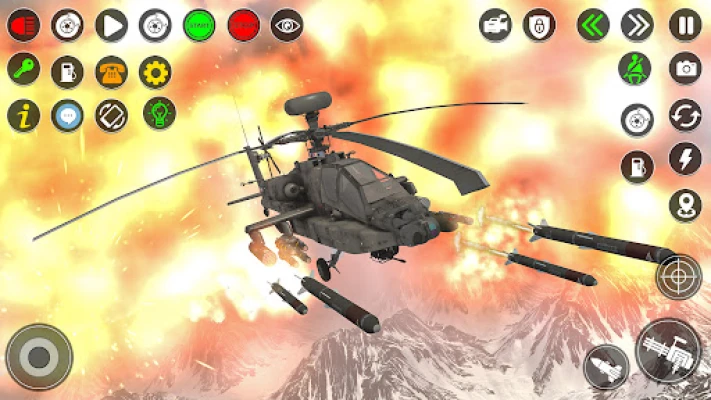This screenshot has width=711, height=400.
Task: Tap the crosshair aim button
Action: pos(679,277)
